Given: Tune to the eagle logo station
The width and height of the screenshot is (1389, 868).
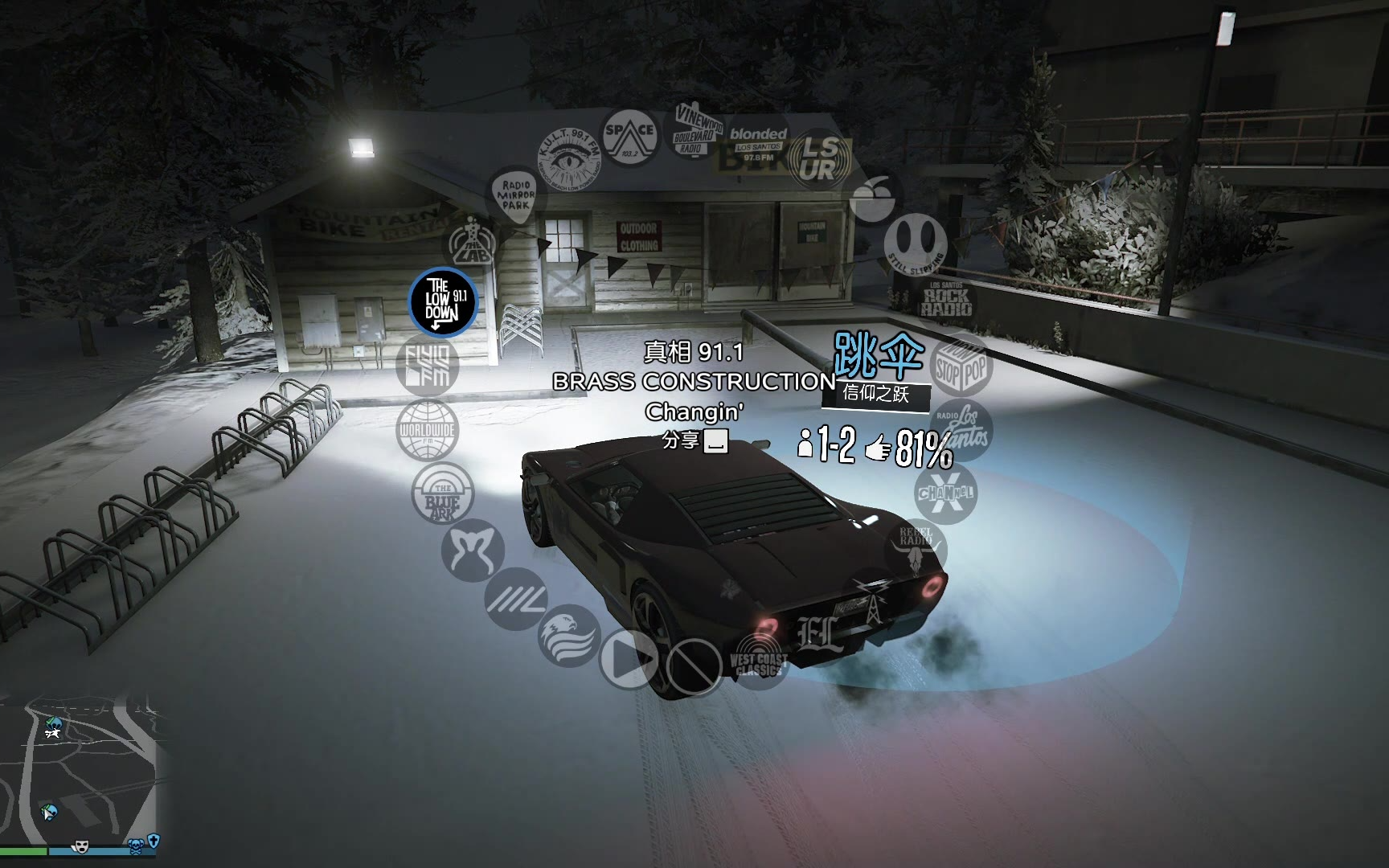Looking at the screenshot, I should [x=569, y=635].
